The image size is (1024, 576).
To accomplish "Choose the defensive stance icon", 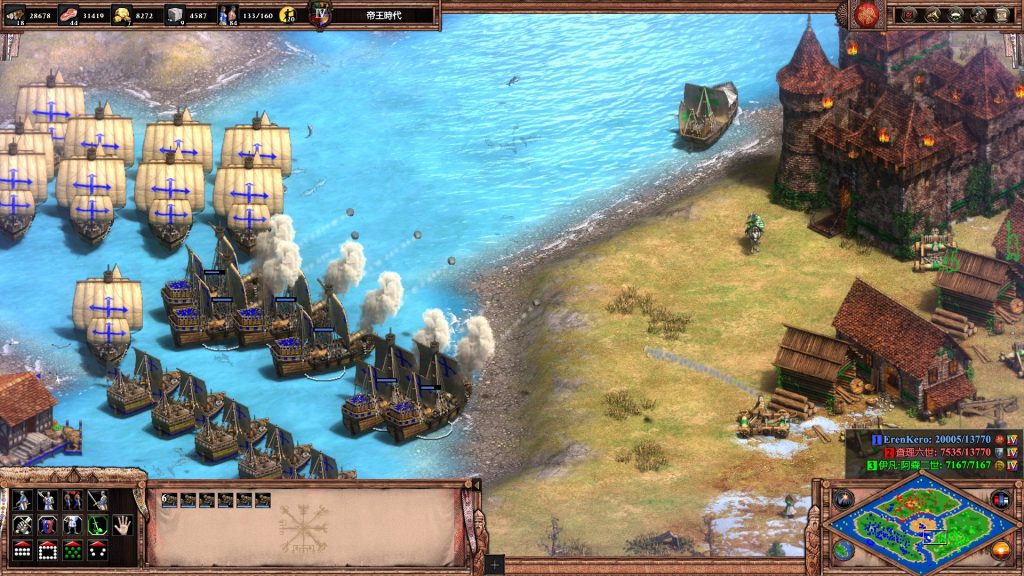I will 46,499.
